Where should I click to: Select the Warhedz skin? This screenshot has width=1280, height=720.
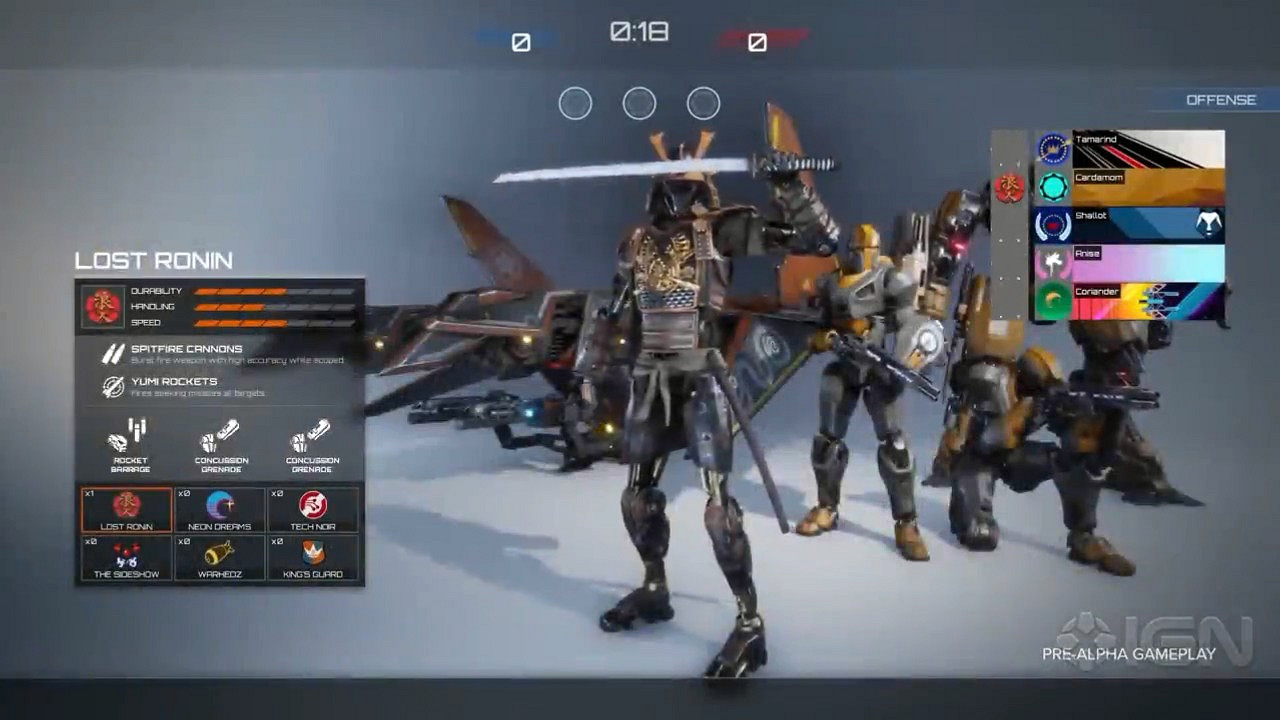point(219,558)
